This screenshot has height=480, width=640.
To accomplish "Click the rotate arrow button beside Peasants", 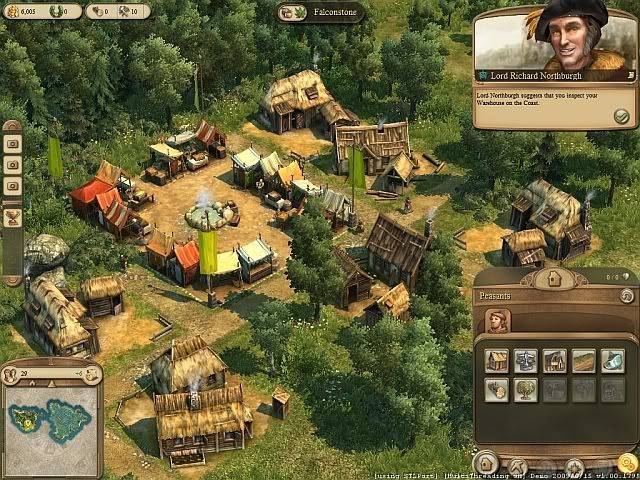I will (x=626, y=296).
